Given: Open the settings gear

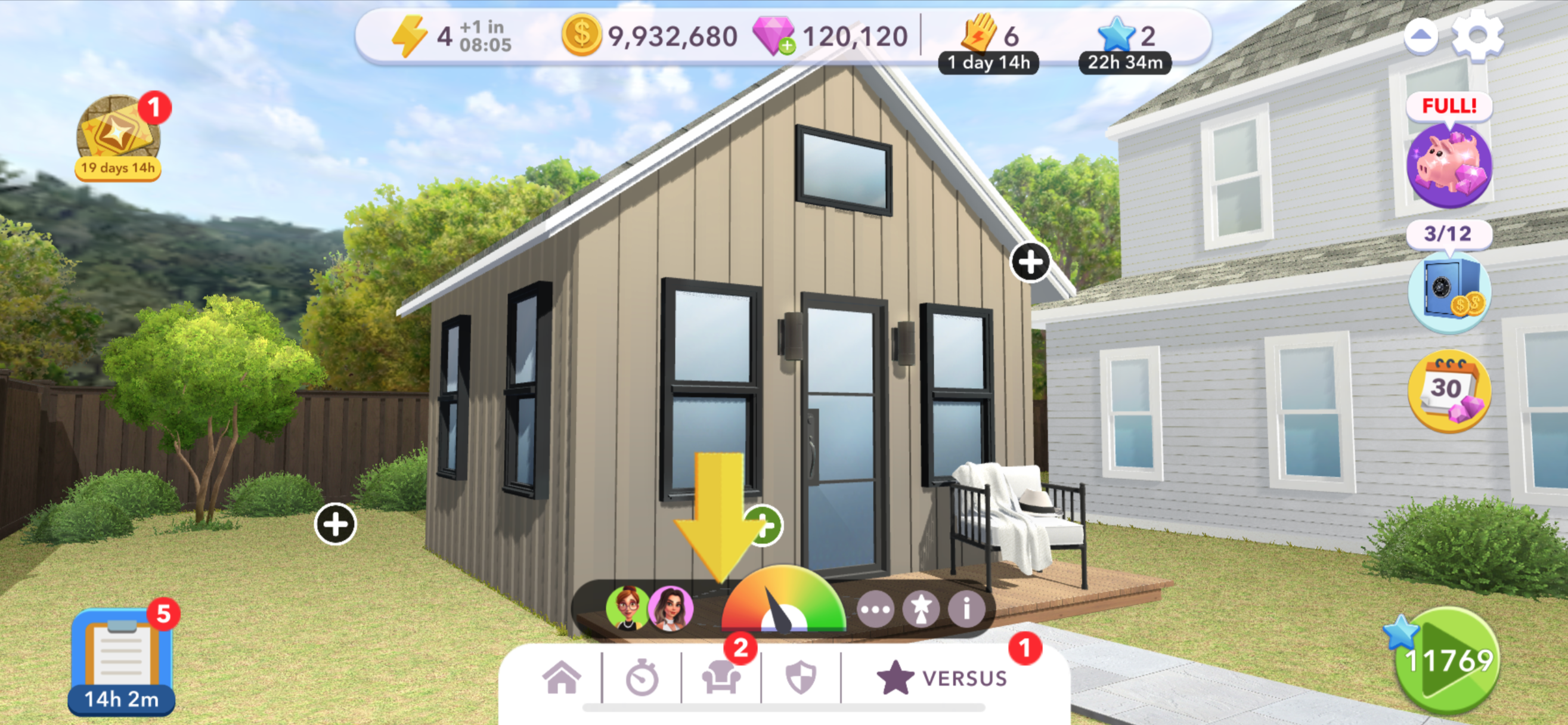Looking at the screenshot, I should pos(1477,36).
